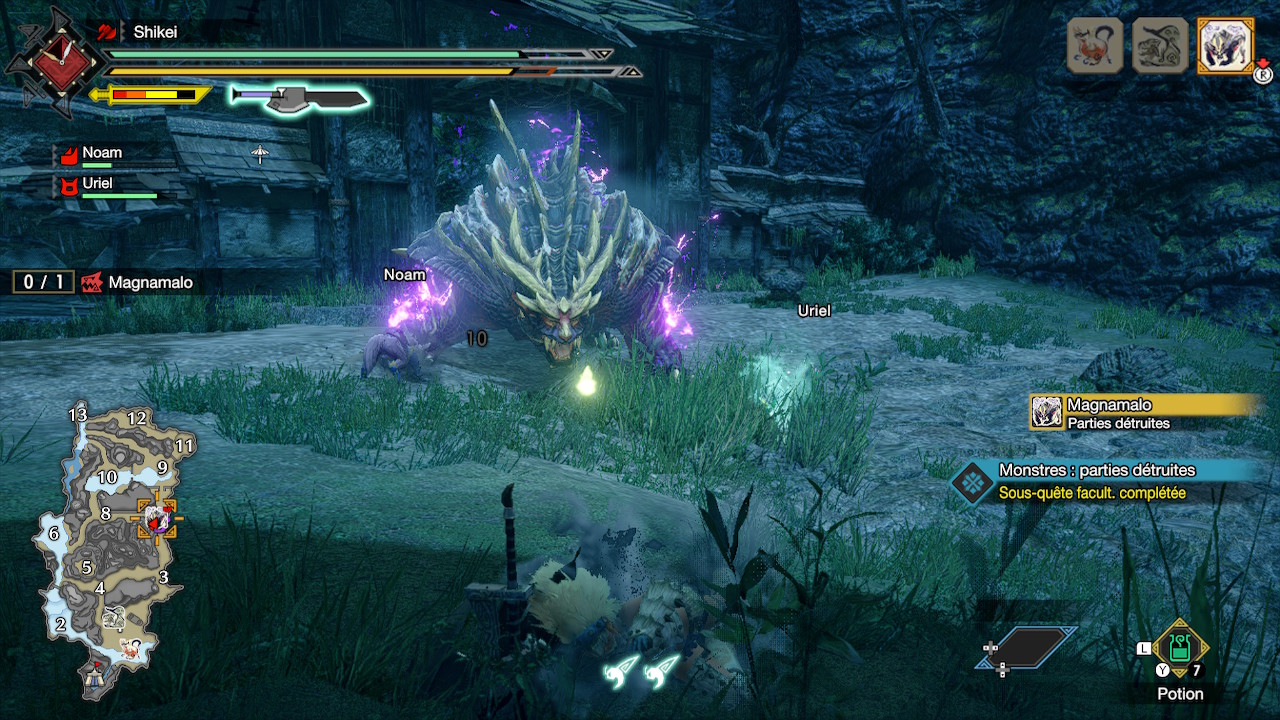1280x720 pixels.
Task: Select the highlighted Magnamalo target icon
Action: coord(1225,45)
